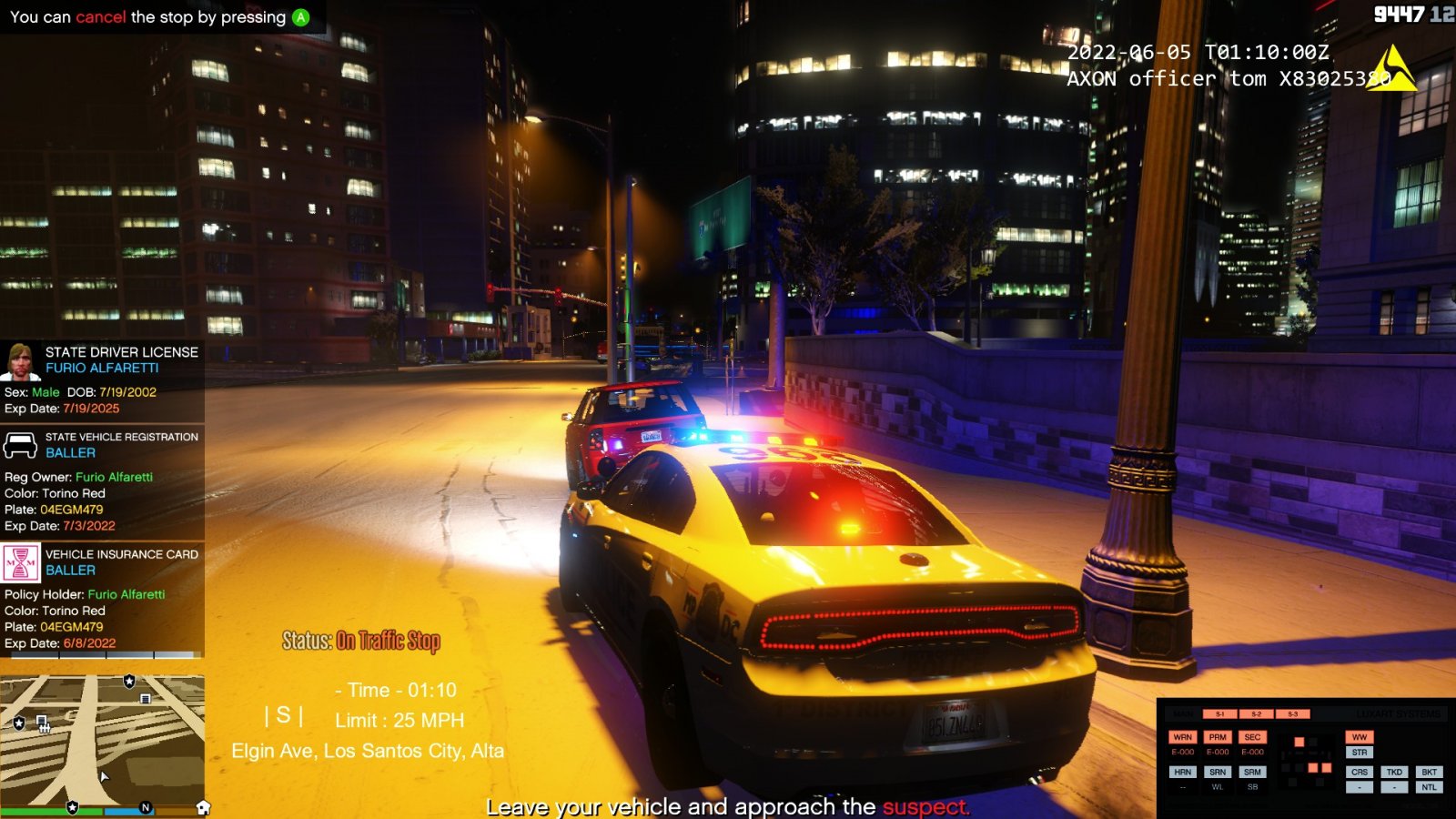Viewport: 1456px width, 819px height.
Task: Activate the SRM siren mode button
Action: [1252, 772]
